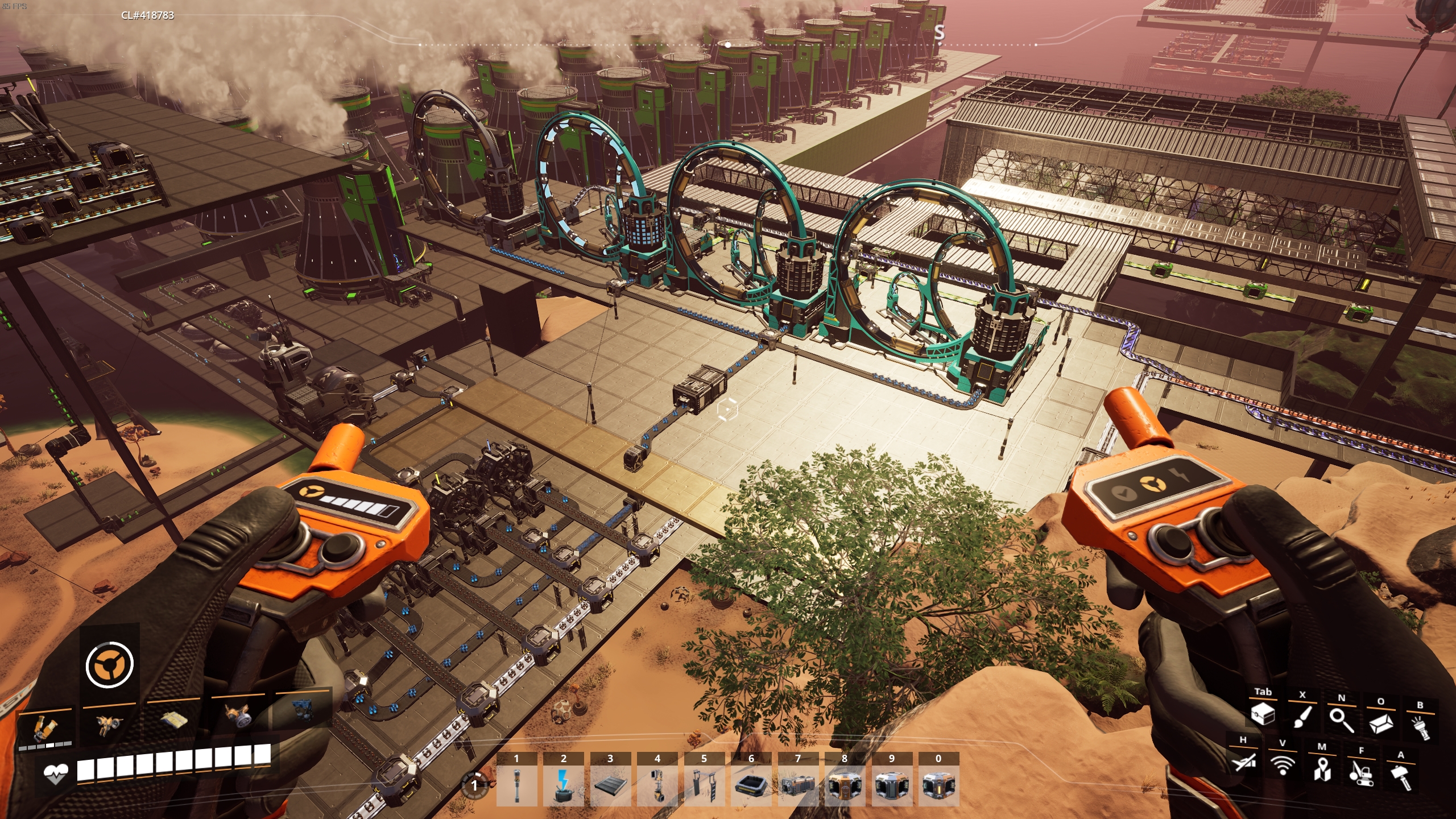1456x819 pixels.
Task: Select the flat foundation hotbar slot
Action: [610, 785]
